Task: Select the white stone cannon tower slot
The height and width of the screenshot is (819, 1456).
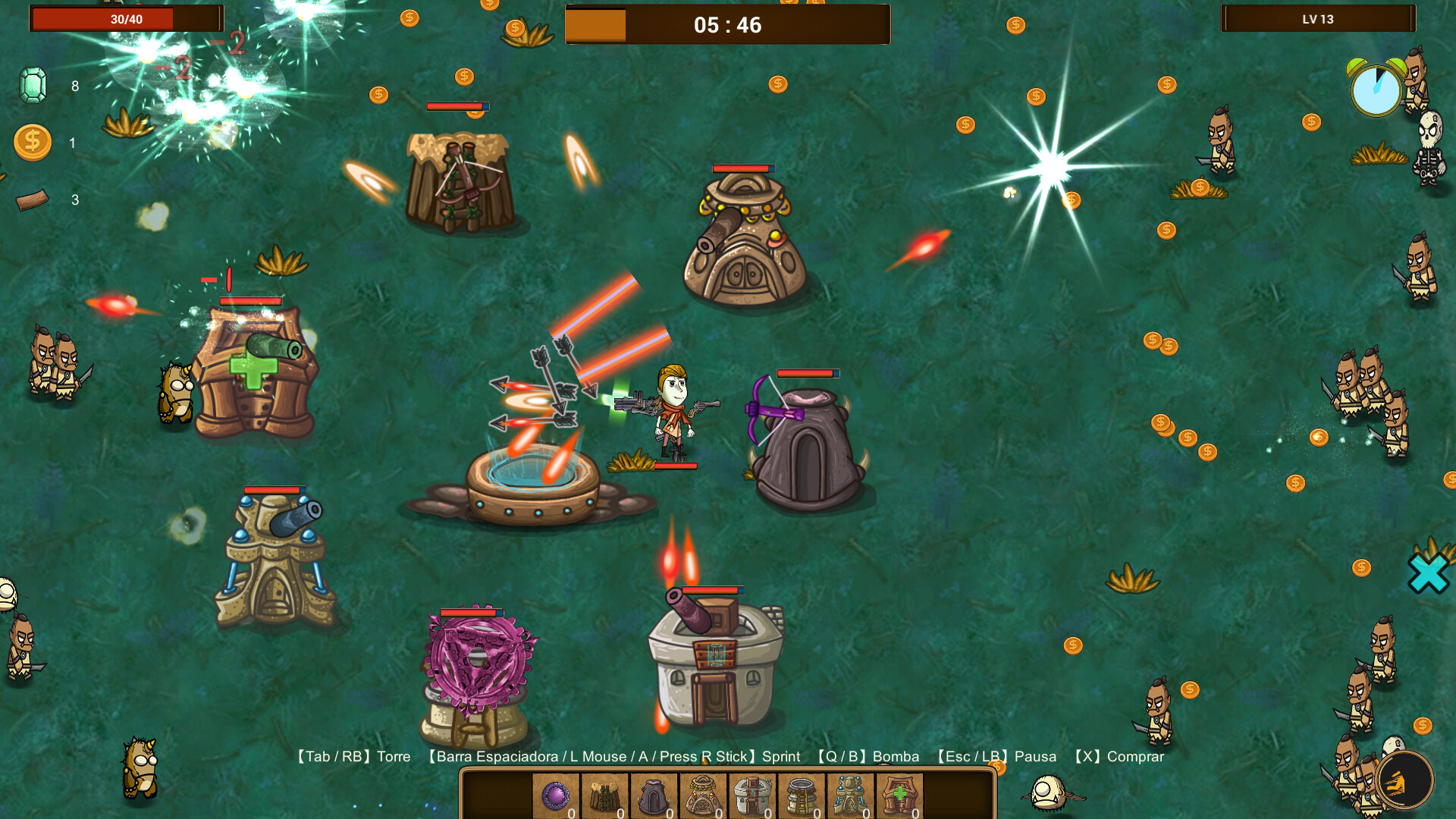Action: pos(752,796)
